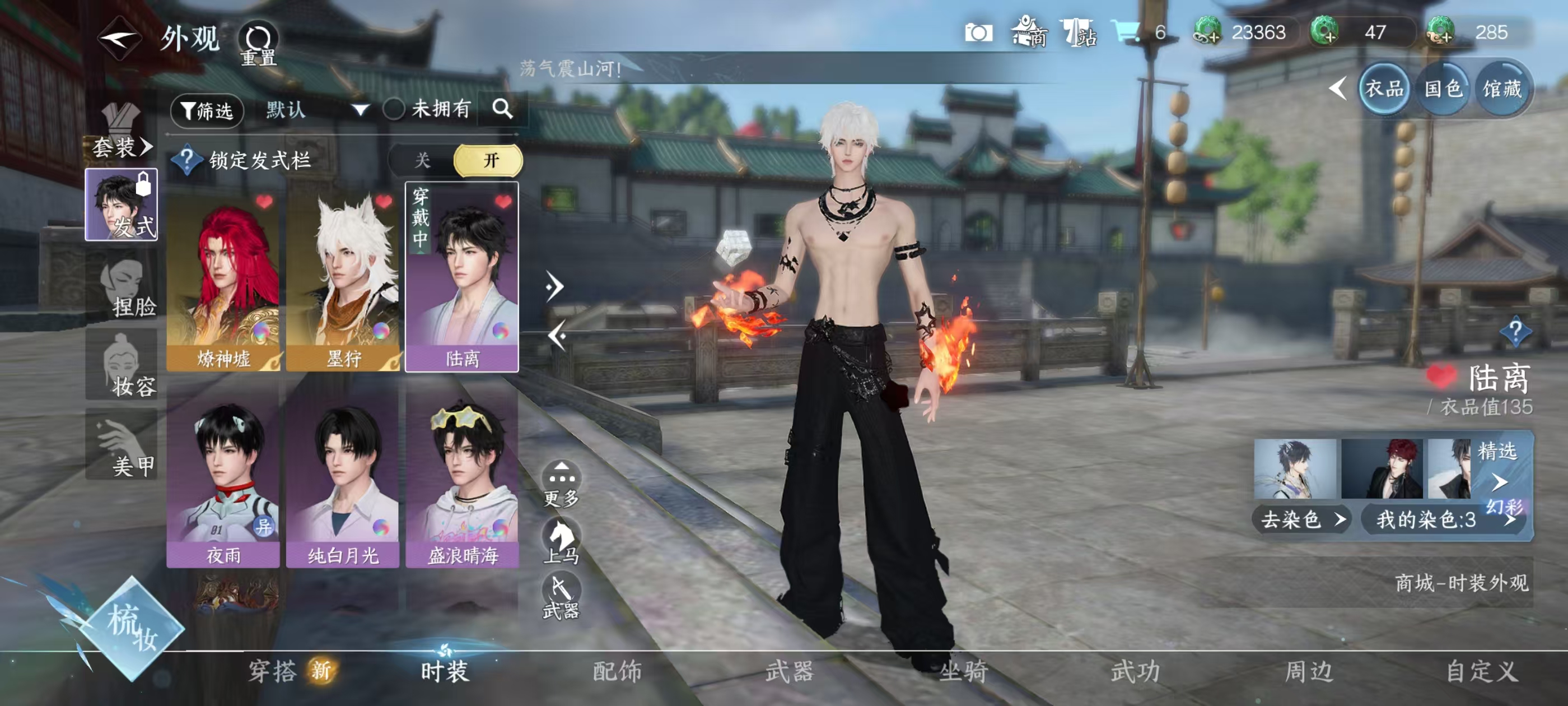Click the 去染色 remove dye button

[1301, 519]
